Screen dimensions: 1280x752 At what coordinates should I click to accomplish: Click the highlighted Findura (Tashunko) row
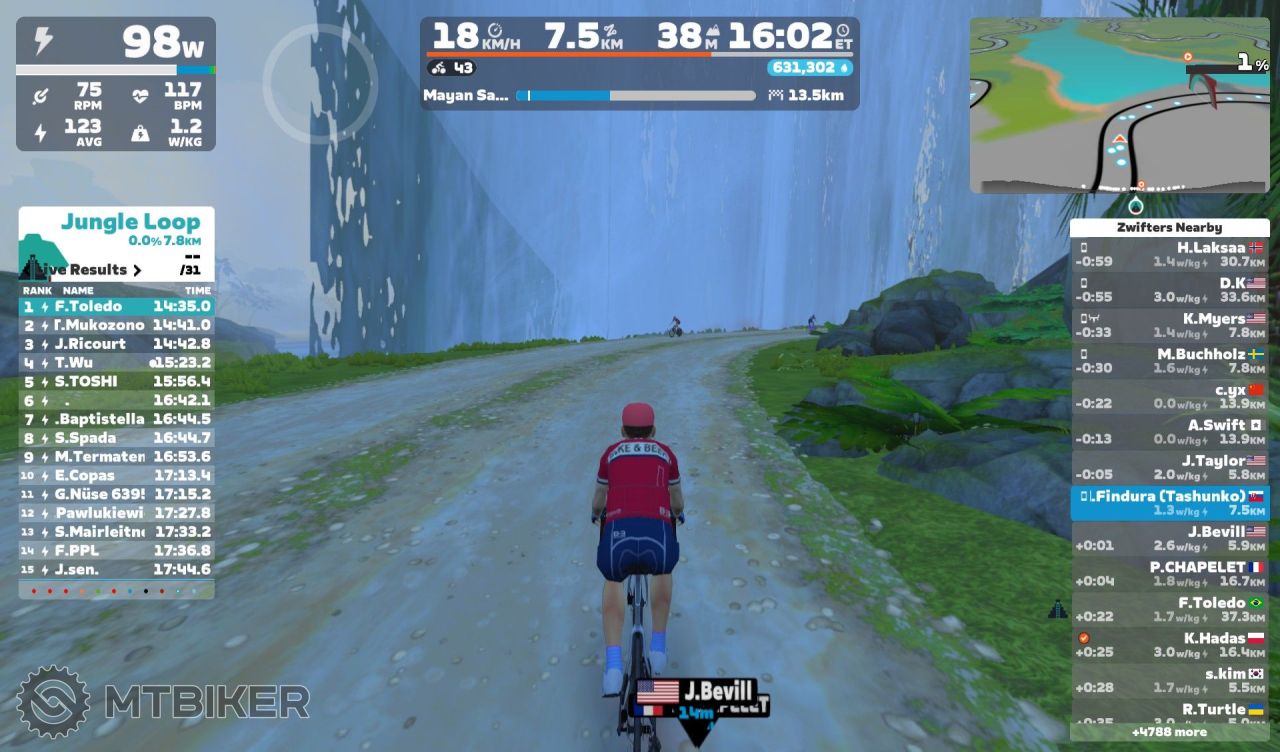(x=1169, y=502)
